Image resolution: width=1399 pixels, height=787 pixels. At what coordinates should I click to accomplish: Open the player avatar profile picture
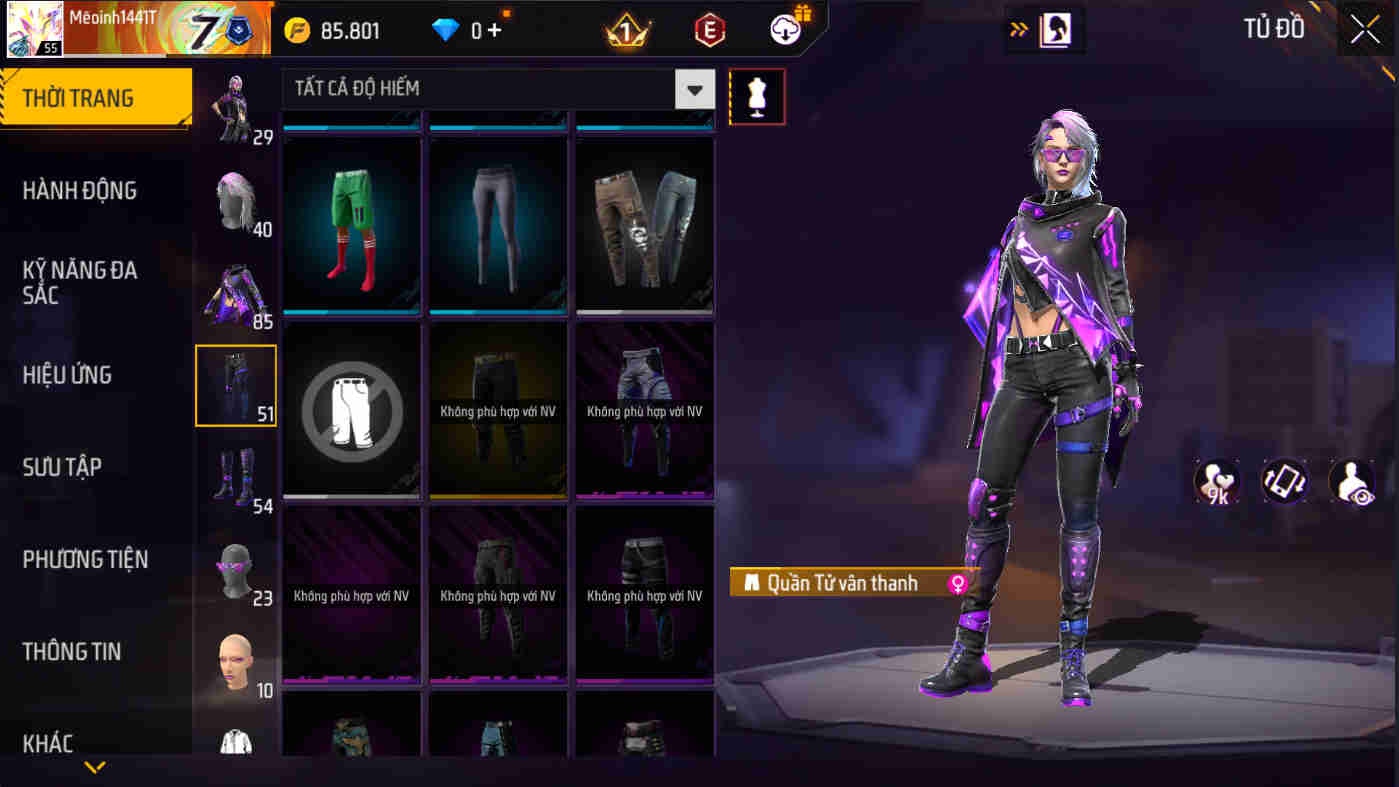click(34, 27)
